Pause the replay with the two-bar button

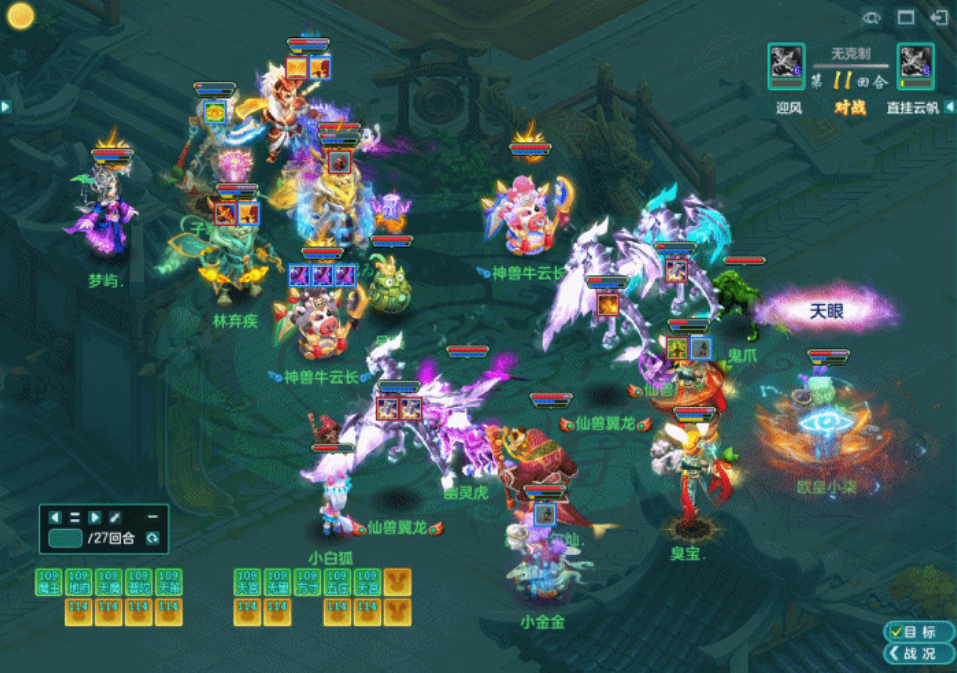click(x=75, y=518)
